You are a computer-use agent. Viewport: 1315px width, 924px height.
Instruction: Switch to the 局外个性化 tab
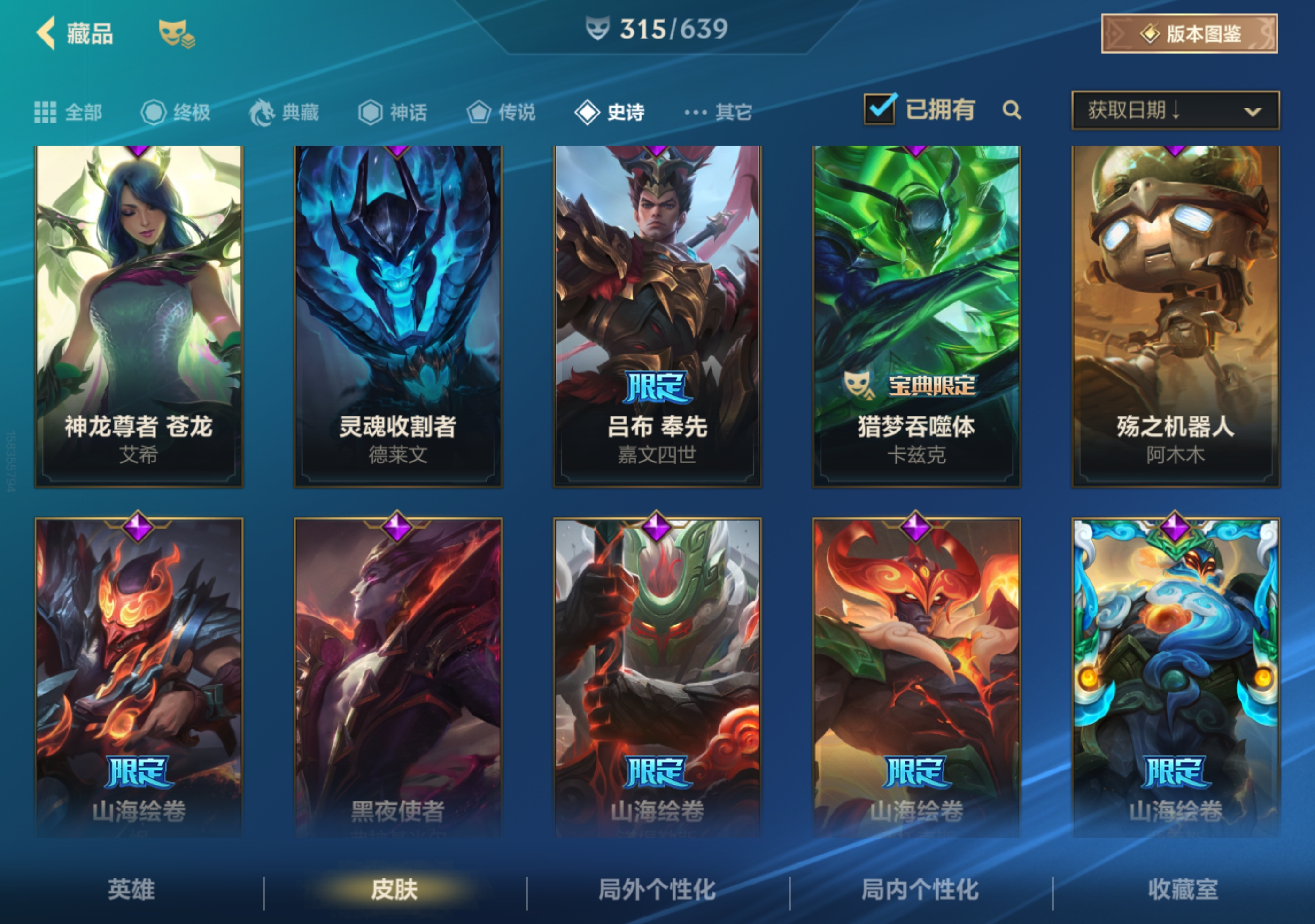[657, 889]
